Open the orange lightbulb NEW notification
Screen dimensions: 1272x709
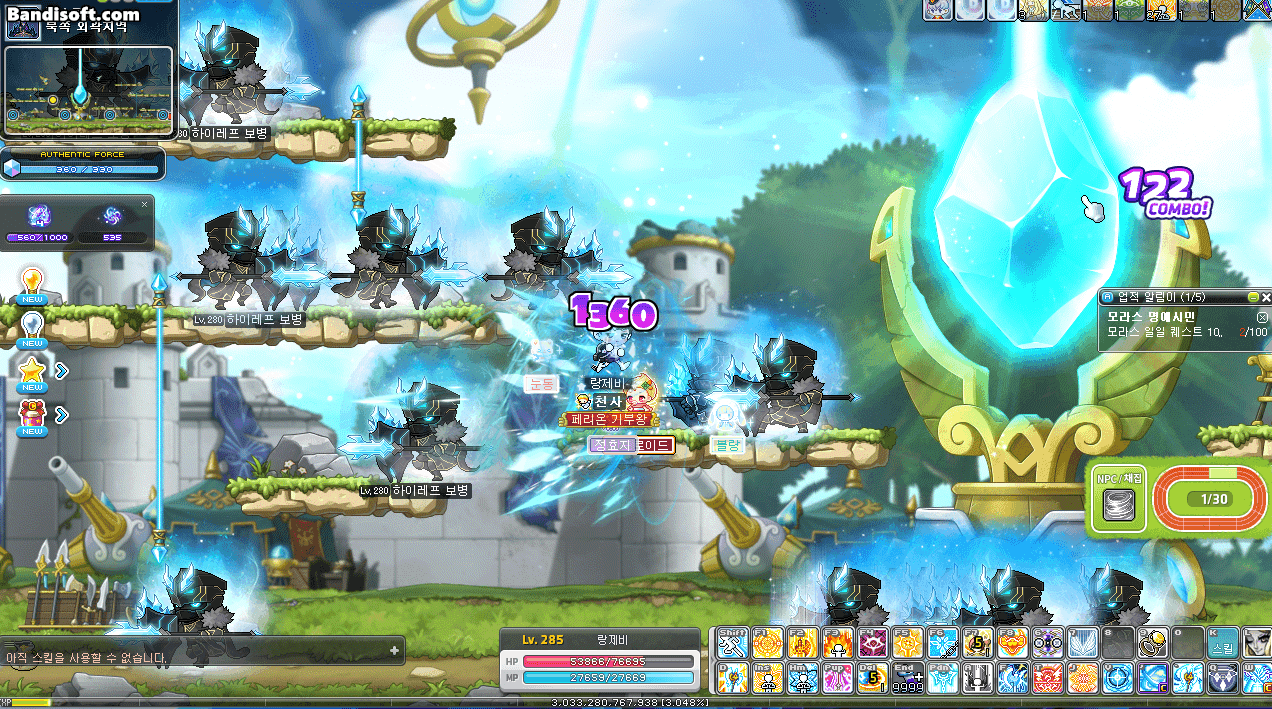coord(32,284)
